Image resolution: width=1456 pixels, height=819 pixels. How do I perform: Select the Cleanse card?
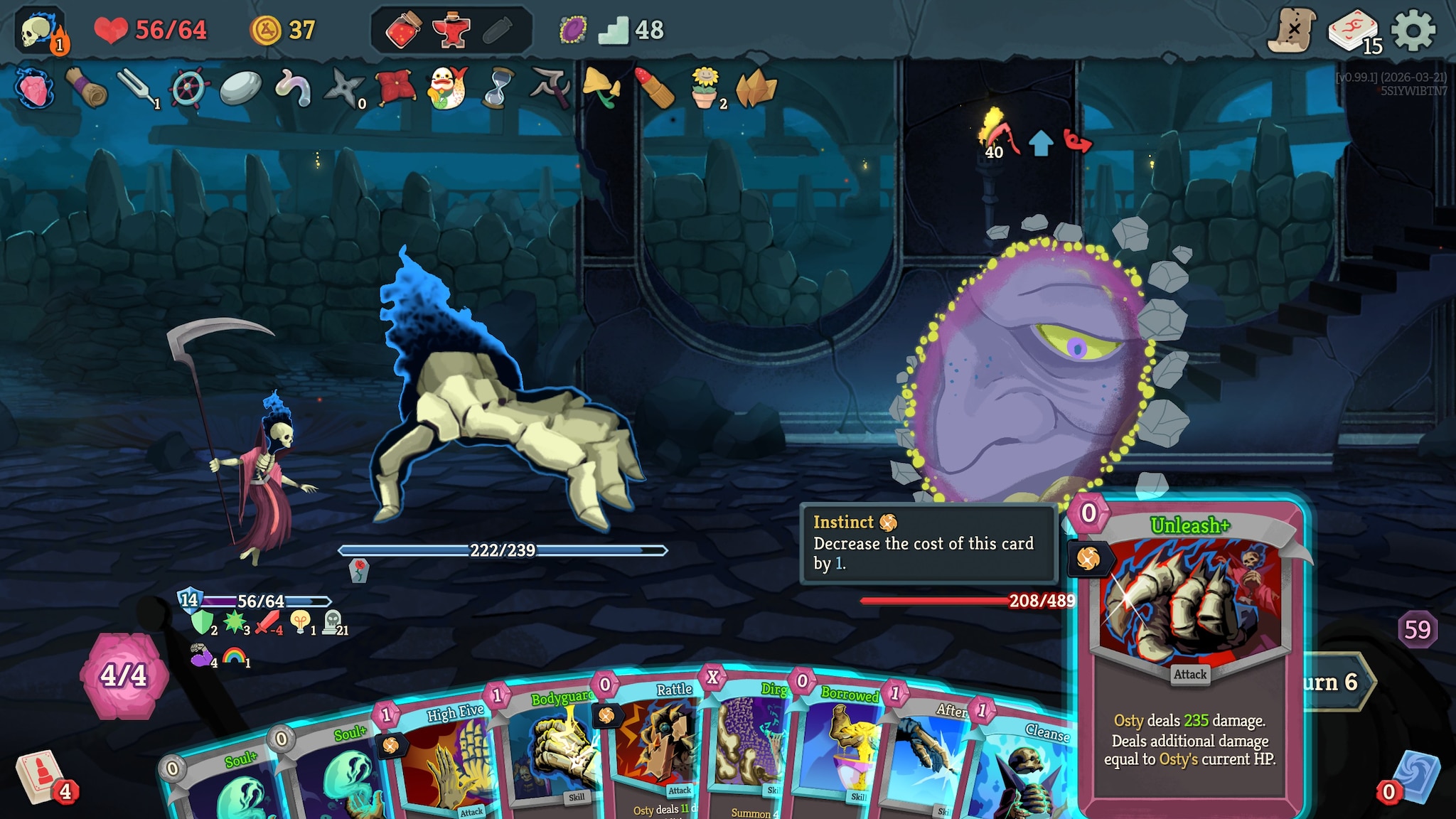1024,768
